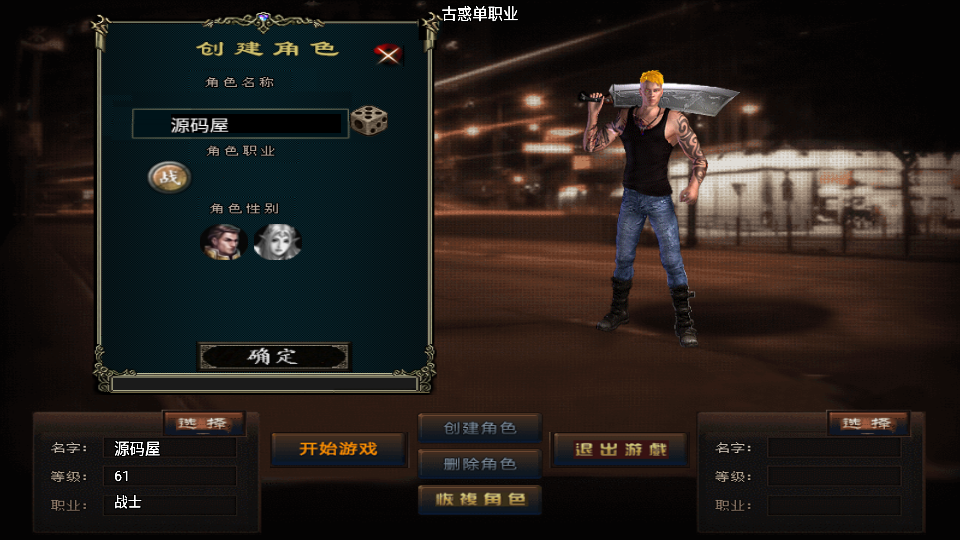Restore a character with 恢复角色
The height and width of the screenshot is (540, 960).
tap(480, 499)
